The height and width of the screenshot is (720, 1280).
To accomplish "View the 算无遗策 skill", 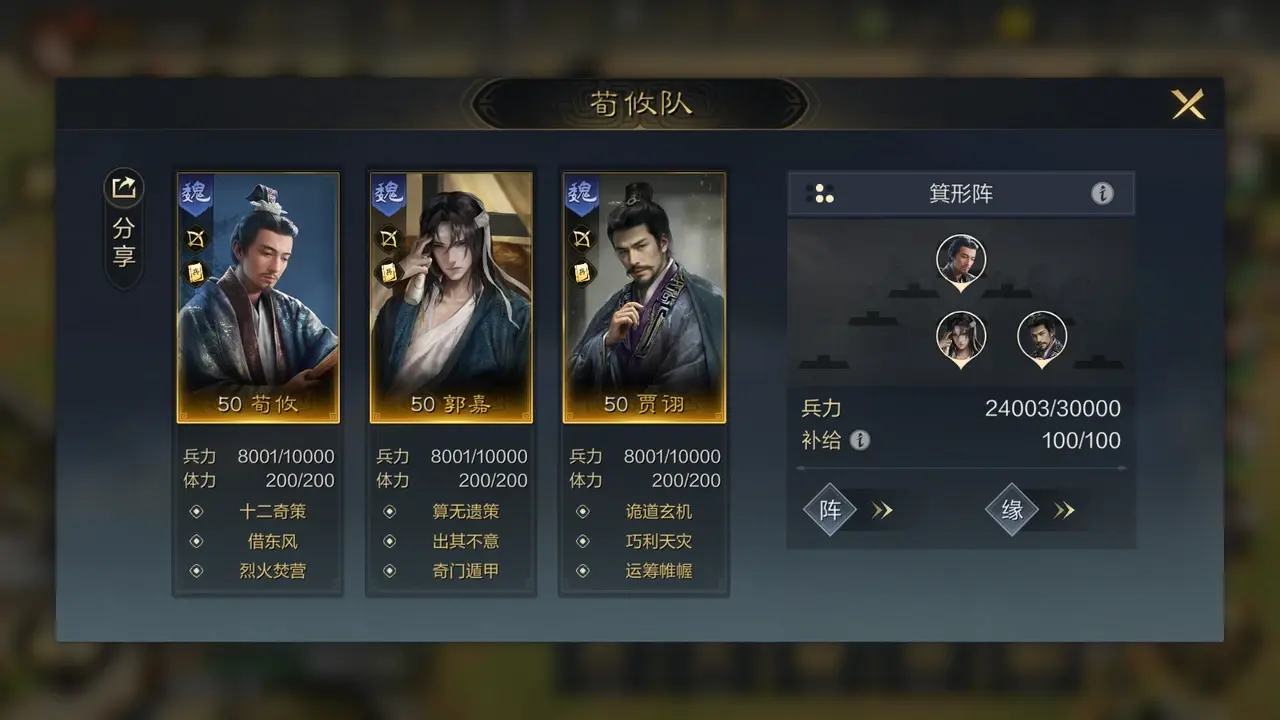I will pyautogui.click(x=465, y=511).
